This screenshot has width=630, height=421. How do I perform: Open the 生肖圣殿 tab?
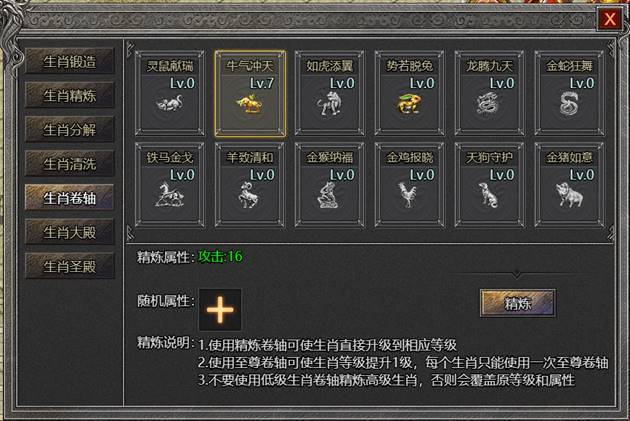coord(70,265)
